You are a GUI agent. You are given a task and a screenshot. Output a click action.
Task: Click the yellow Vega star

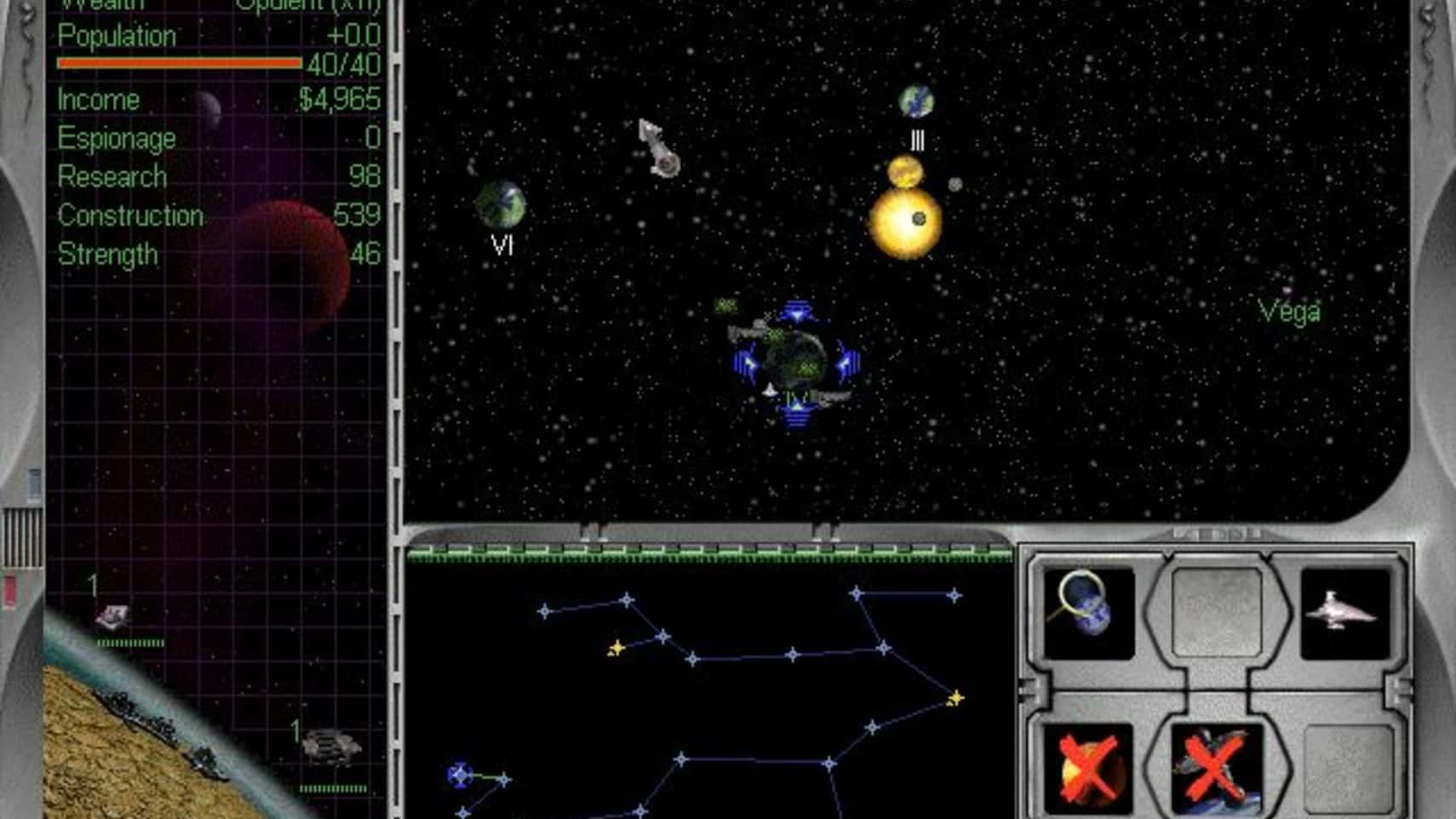(x=904, y=221)
